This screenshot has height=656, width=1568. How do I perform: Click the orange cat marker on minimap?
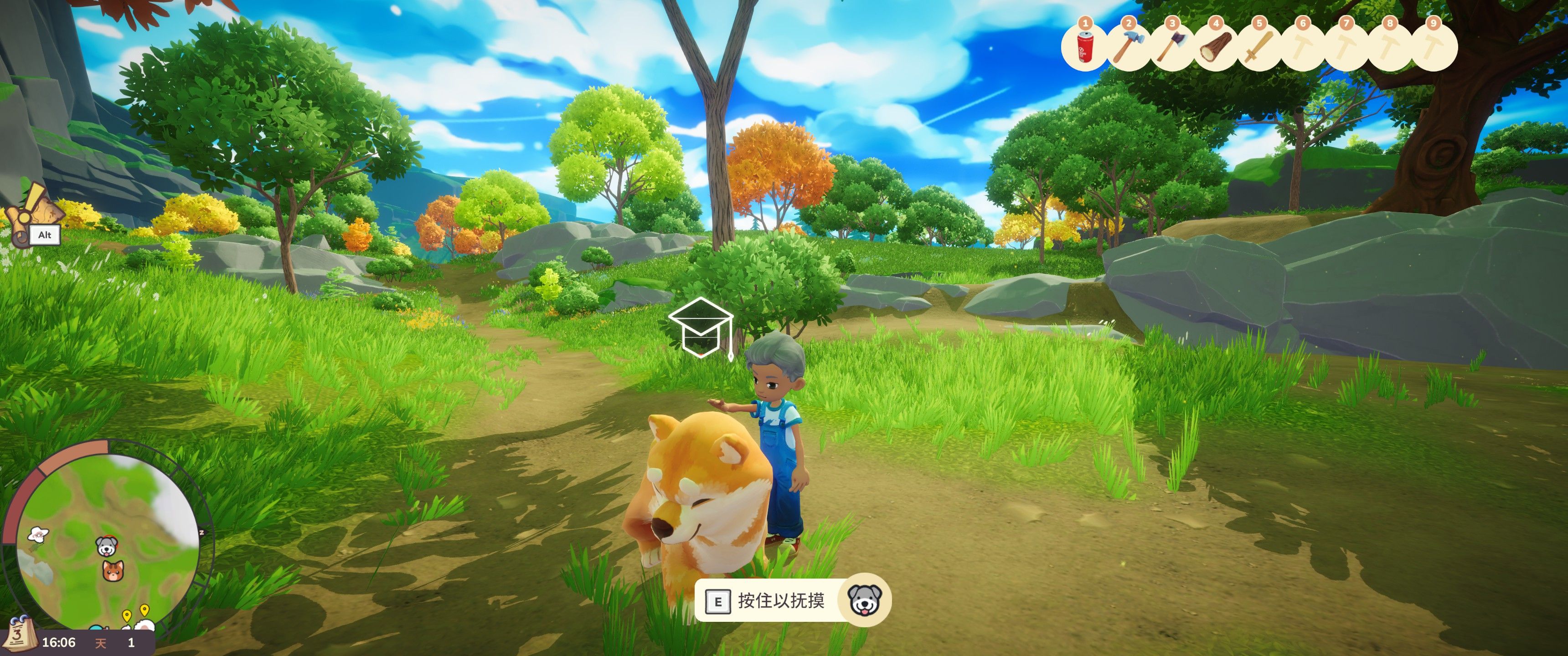[112, 571]
